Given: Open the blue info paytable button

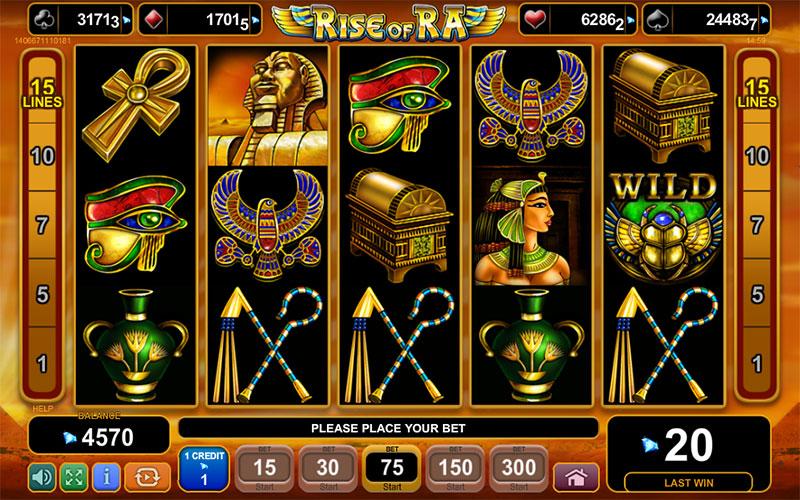Looking at the screenshot, I should click(107, 475).
